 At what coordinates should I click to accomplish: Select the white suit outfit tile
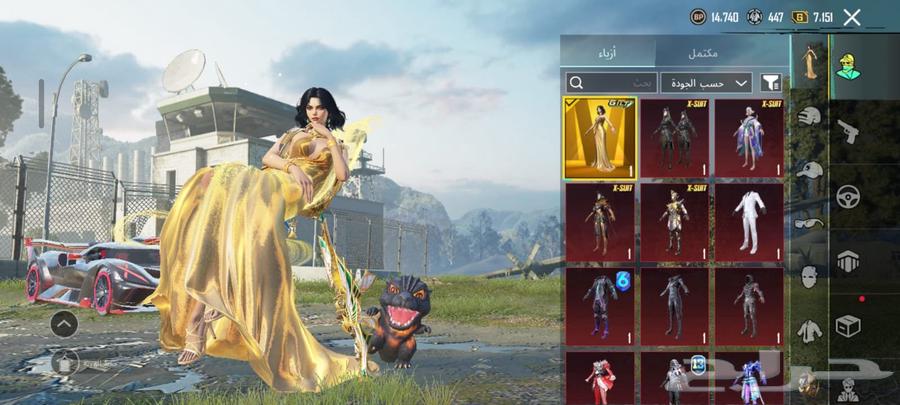(749, 220)
